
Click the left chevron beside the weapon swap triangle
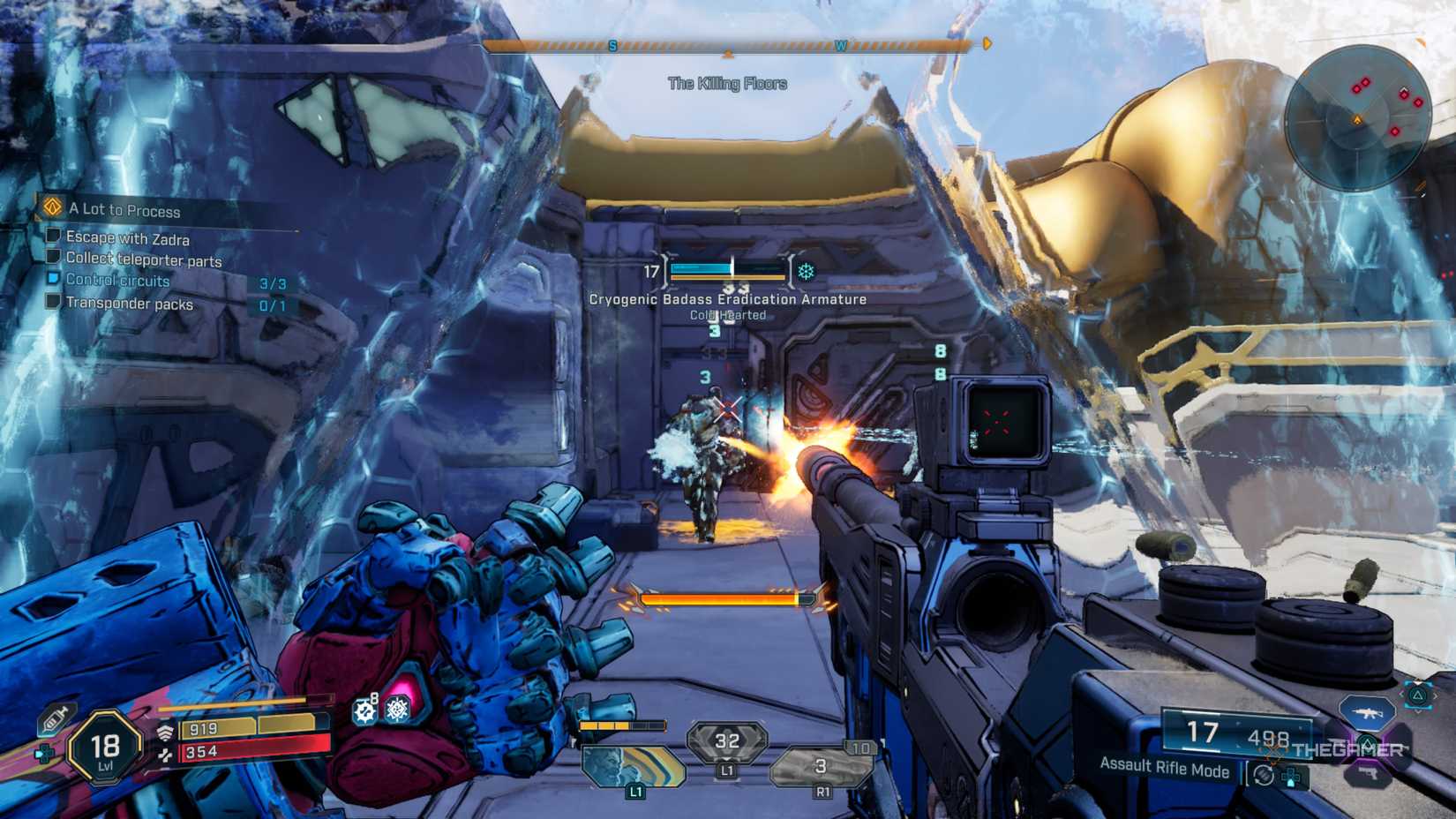pos(1401,693)
